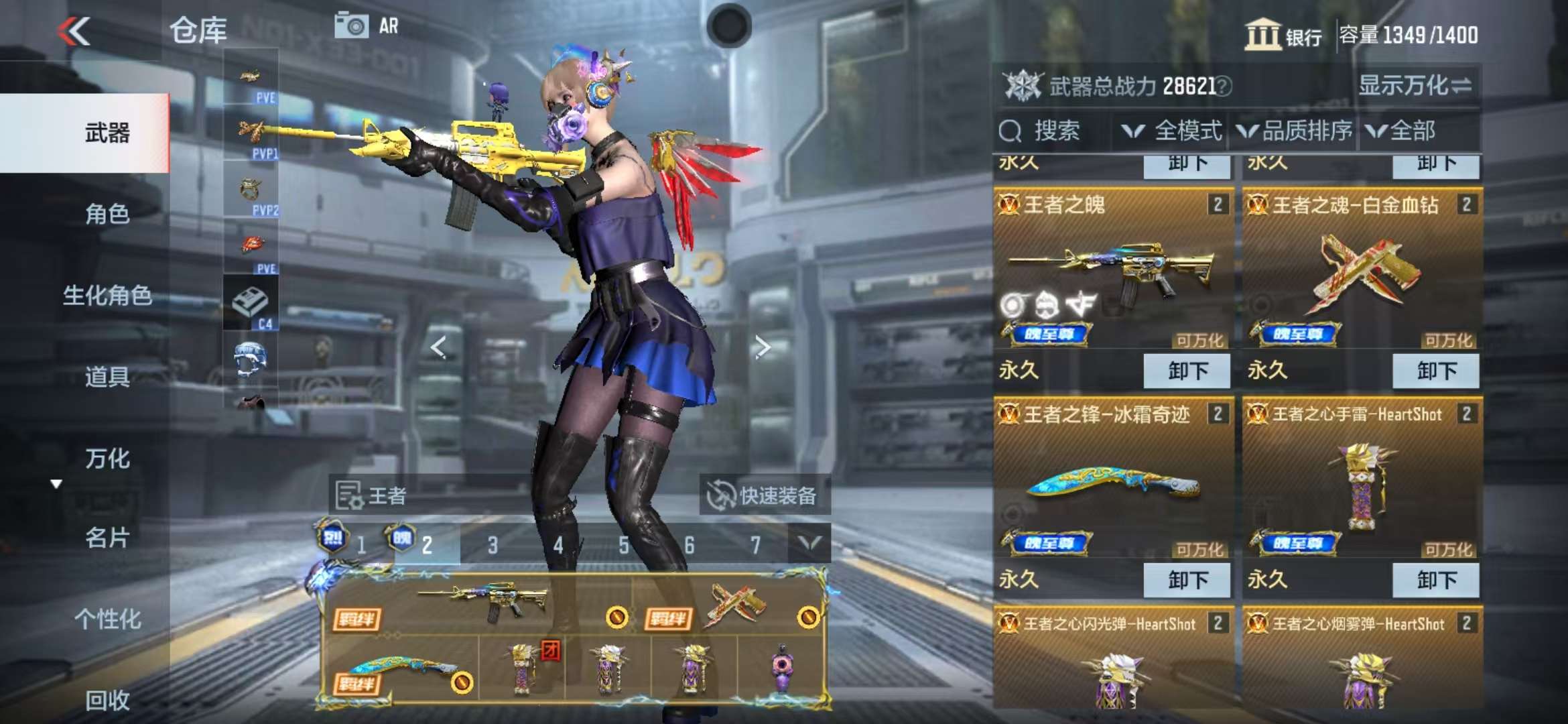This screenshot has width=1568, height=724.
Task: Toggle 显示万化 display switch
Action: click(1414, 85)
